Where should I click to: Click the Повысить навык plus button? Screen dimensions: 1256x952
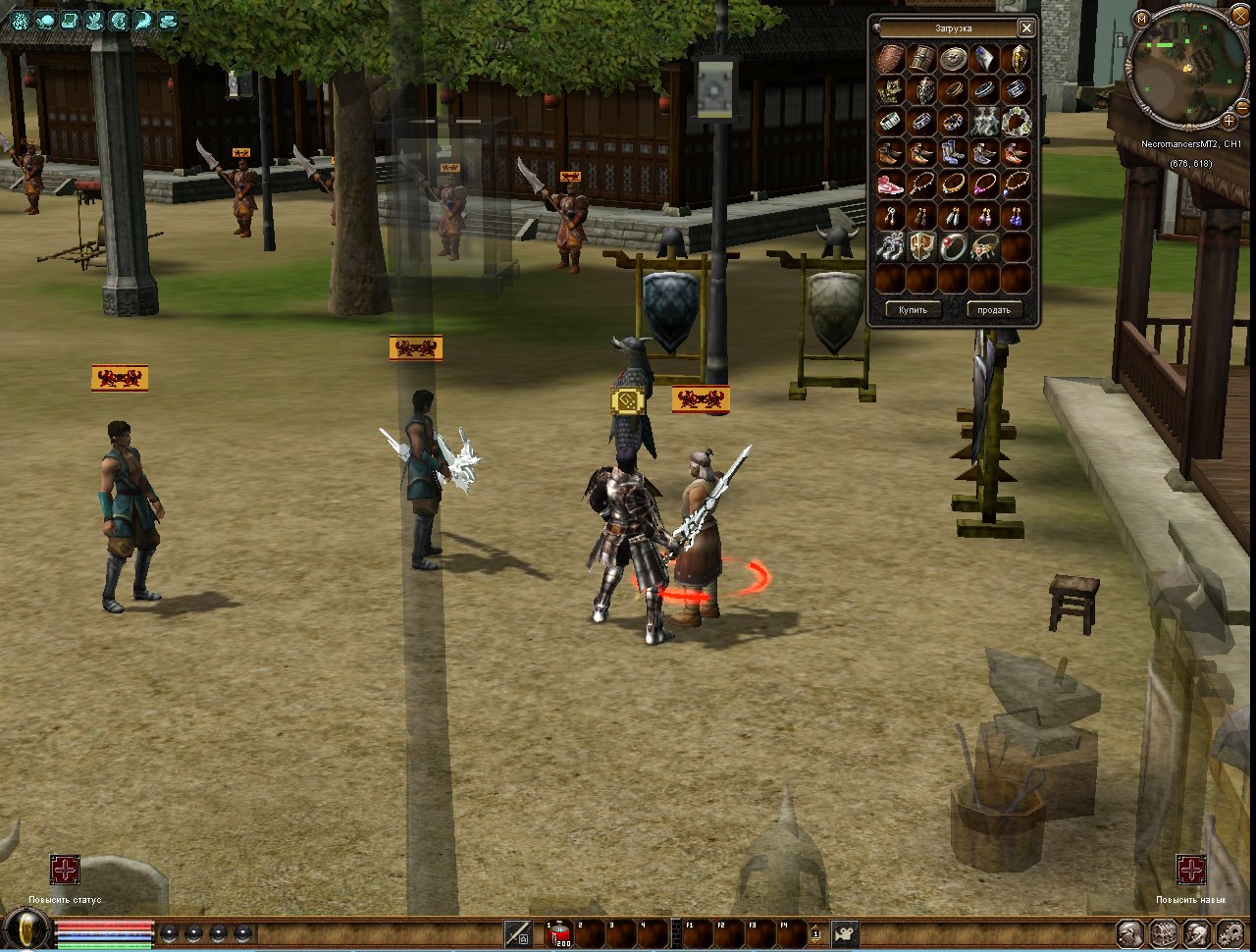1190,870
